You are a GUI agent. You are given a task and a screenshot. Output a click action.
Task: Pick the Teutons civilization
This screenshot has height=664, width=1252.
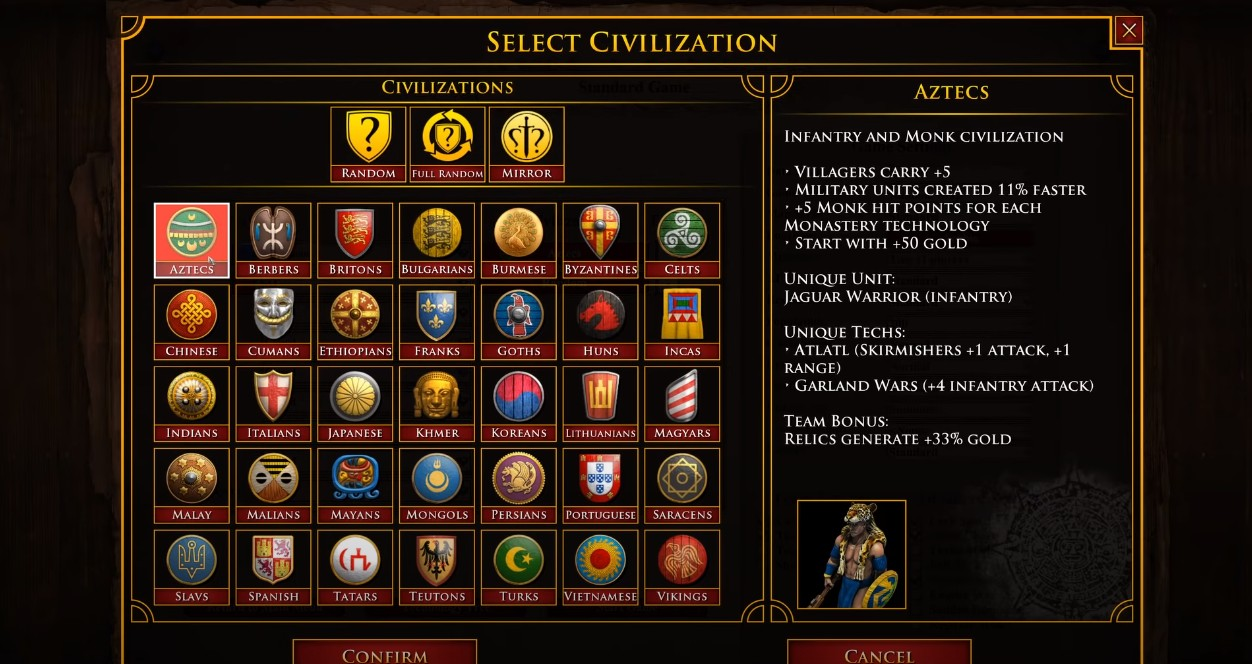coord(437,567)
